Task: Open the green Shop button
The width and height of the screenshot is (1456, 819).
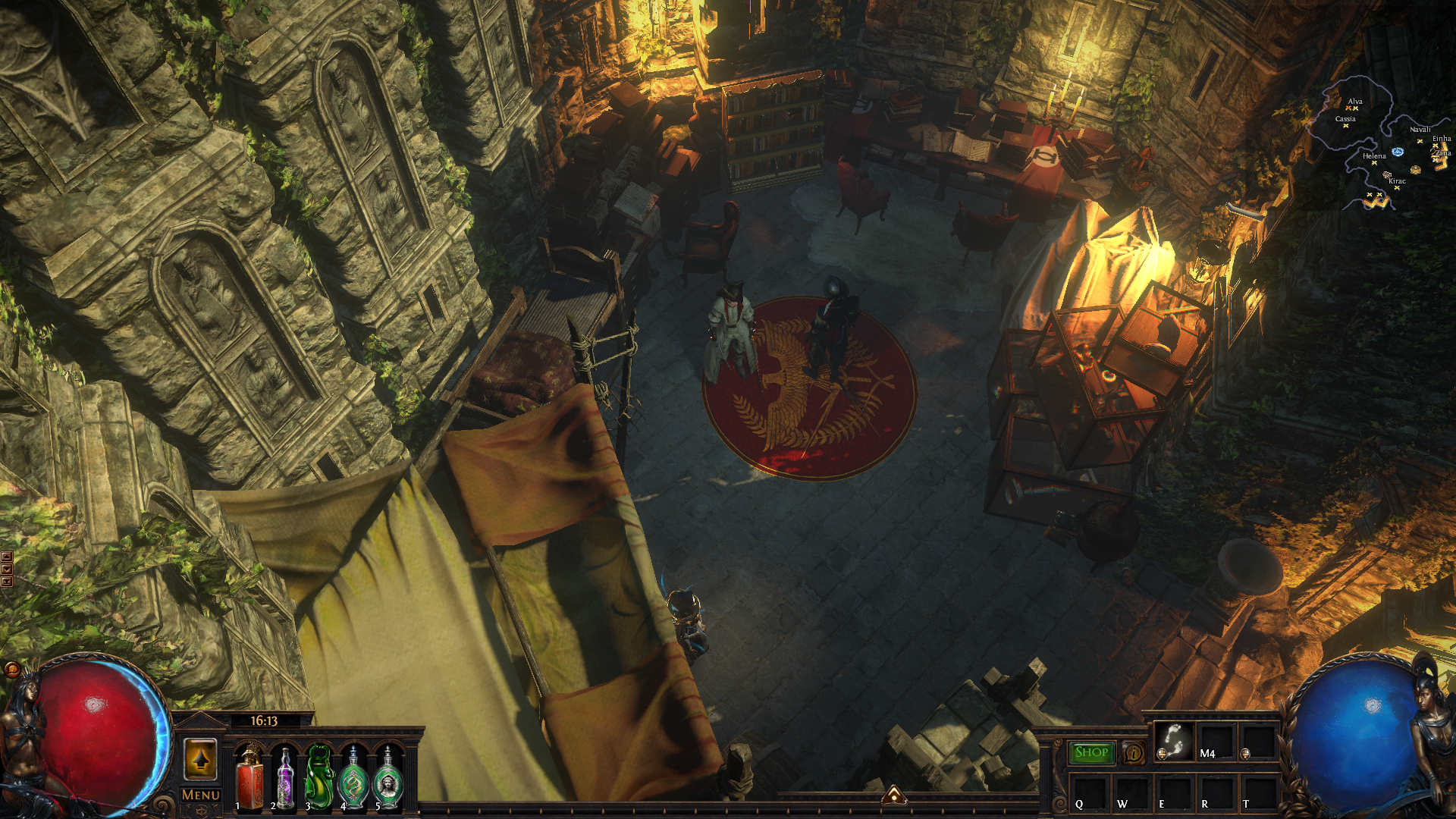Action: (1091, 752)
